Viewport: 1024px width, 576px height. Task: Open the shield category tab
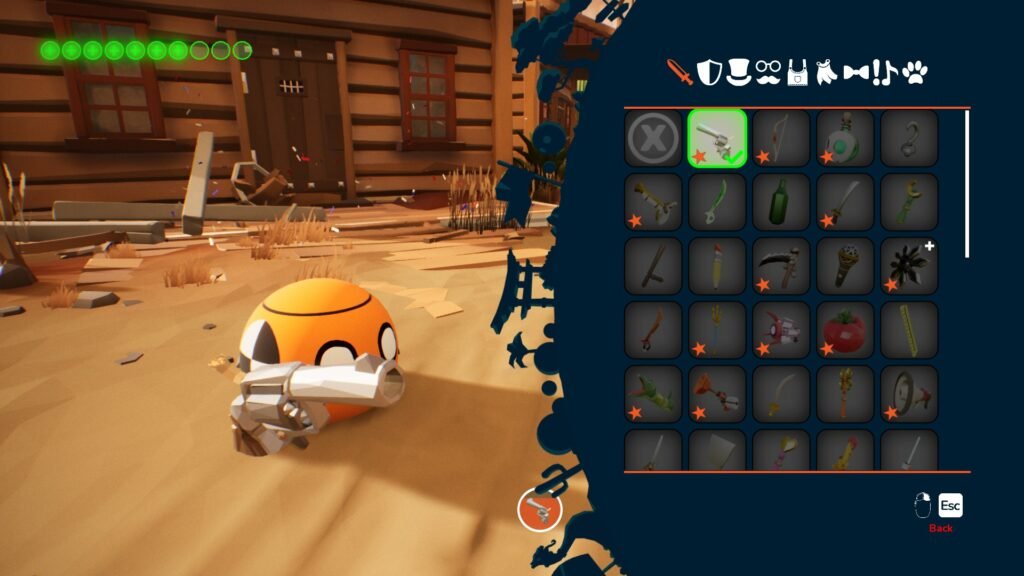coord(709,72)
